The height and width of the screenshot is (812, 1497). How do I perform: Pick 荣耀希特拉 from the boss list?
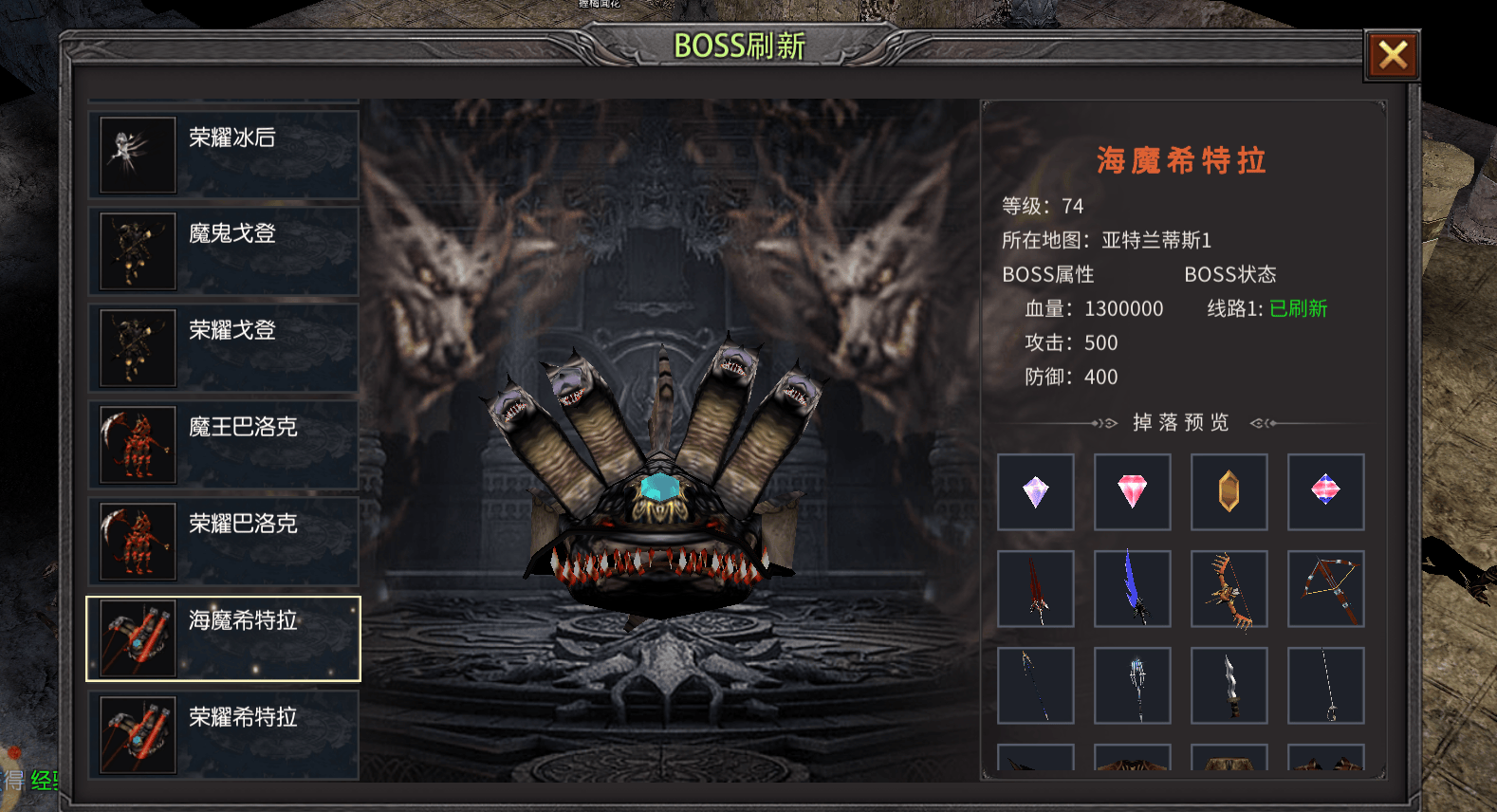tap(224, 735)
